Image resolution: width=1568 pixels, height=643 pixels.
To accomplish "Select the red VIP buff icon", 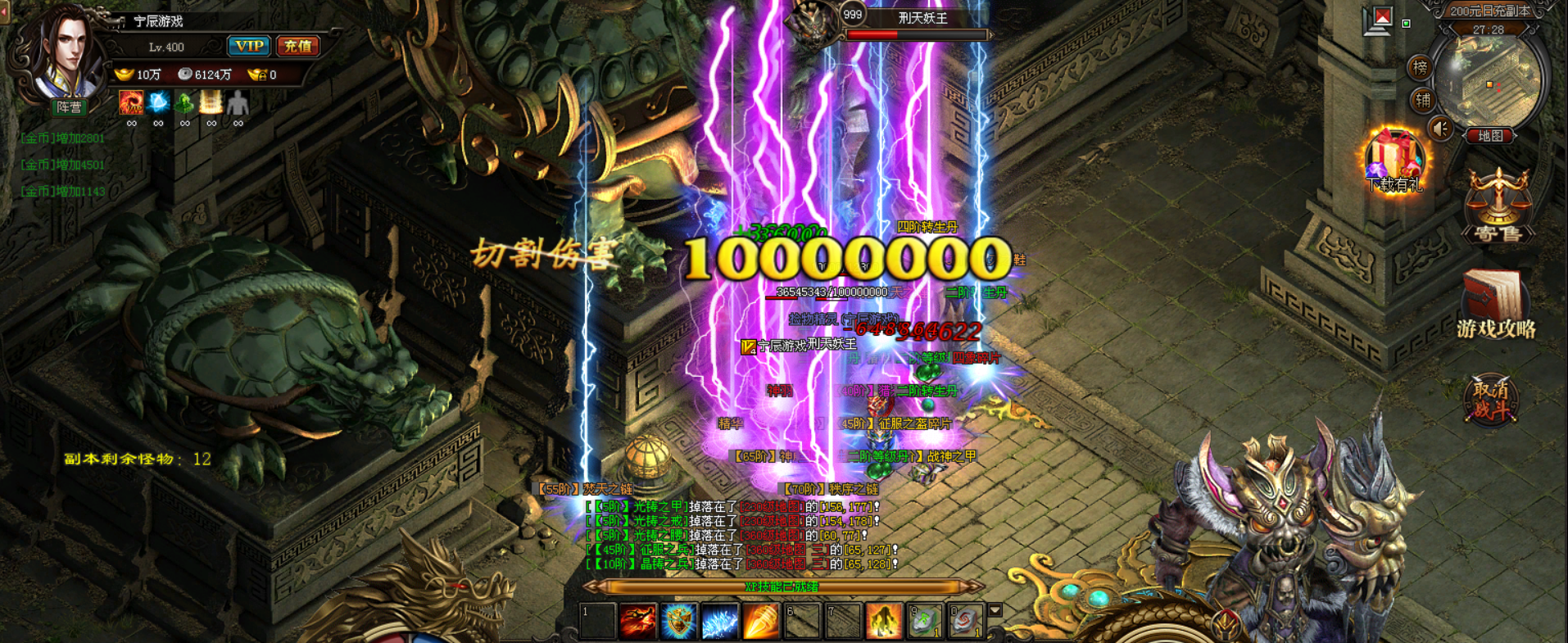I will [131, 102].
